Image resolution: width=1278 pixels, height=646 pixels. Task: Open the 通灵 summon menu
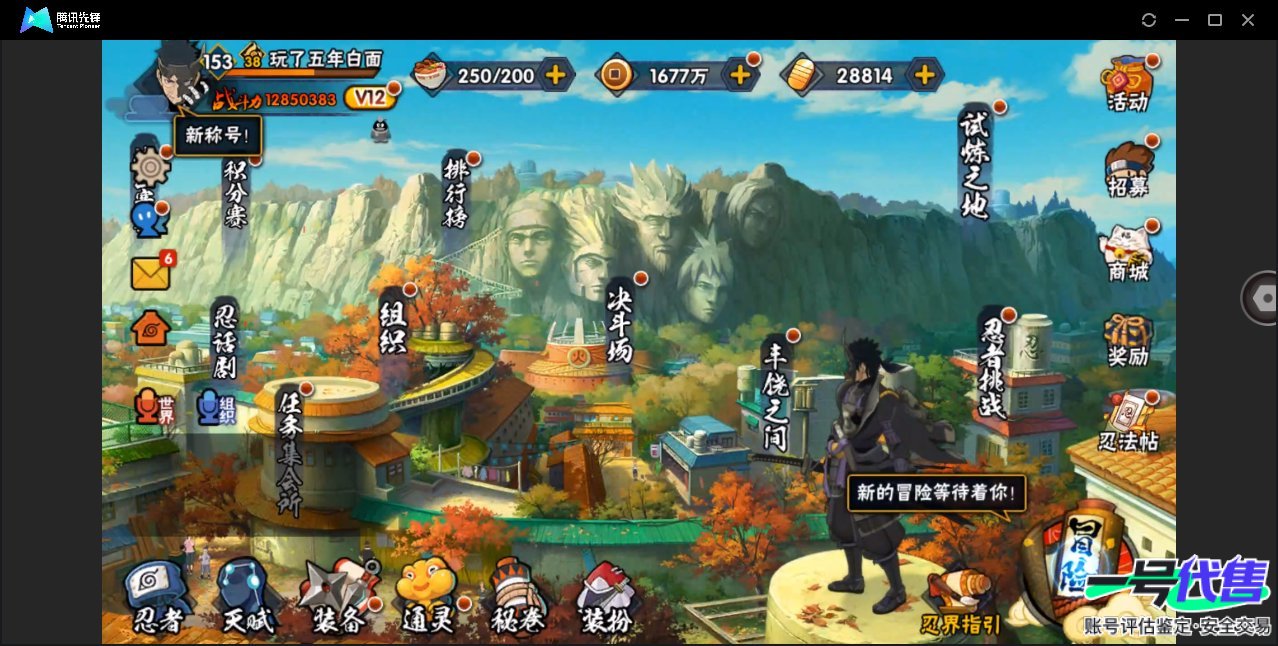click(x=427, y=598)
